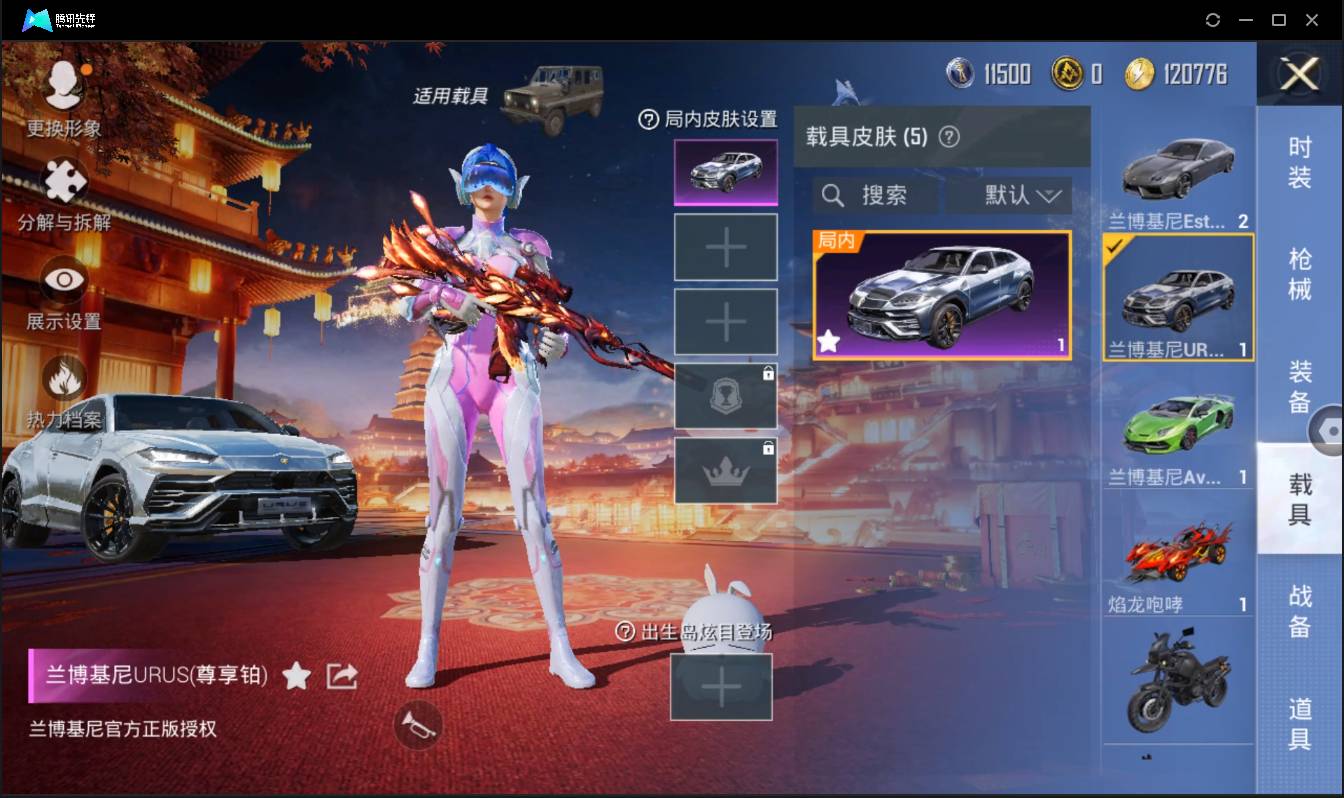
Task: Toggle the favorite star on 兰博基尼URUS(尊享铂)
Action: tap(297, 676)
